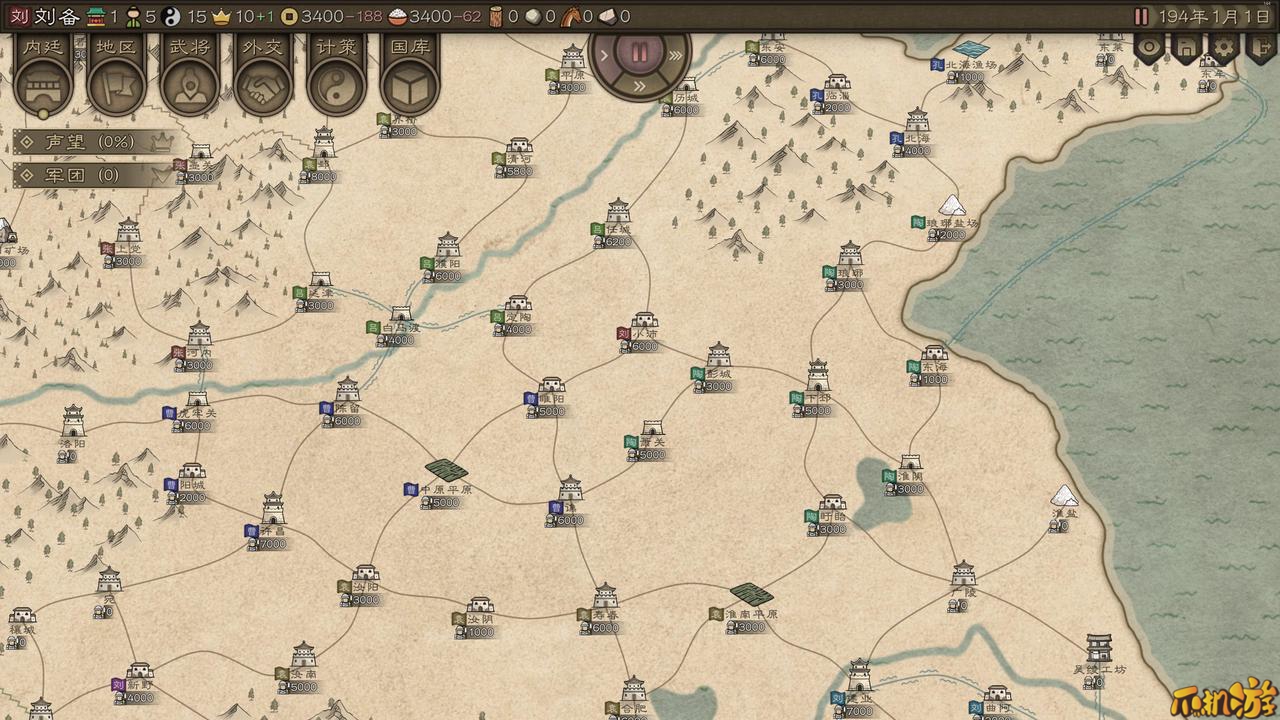
Task: Click the exit game door icon
Action: coord(1261,47)
